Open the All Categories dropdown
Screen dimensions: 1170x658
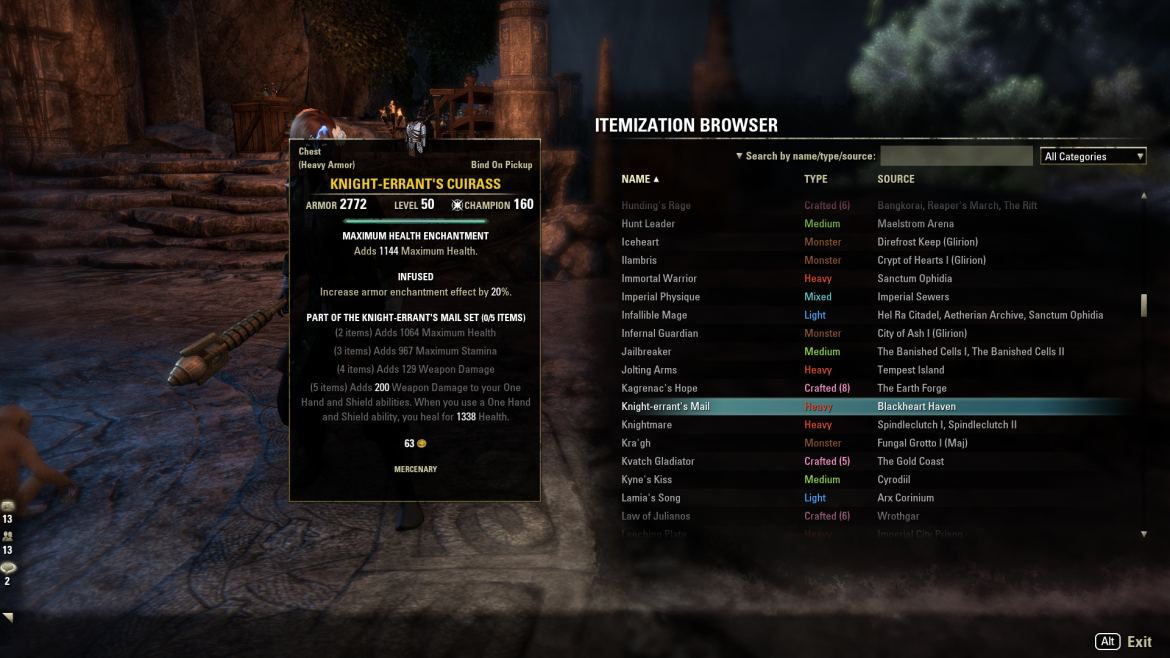[1092, 156]
